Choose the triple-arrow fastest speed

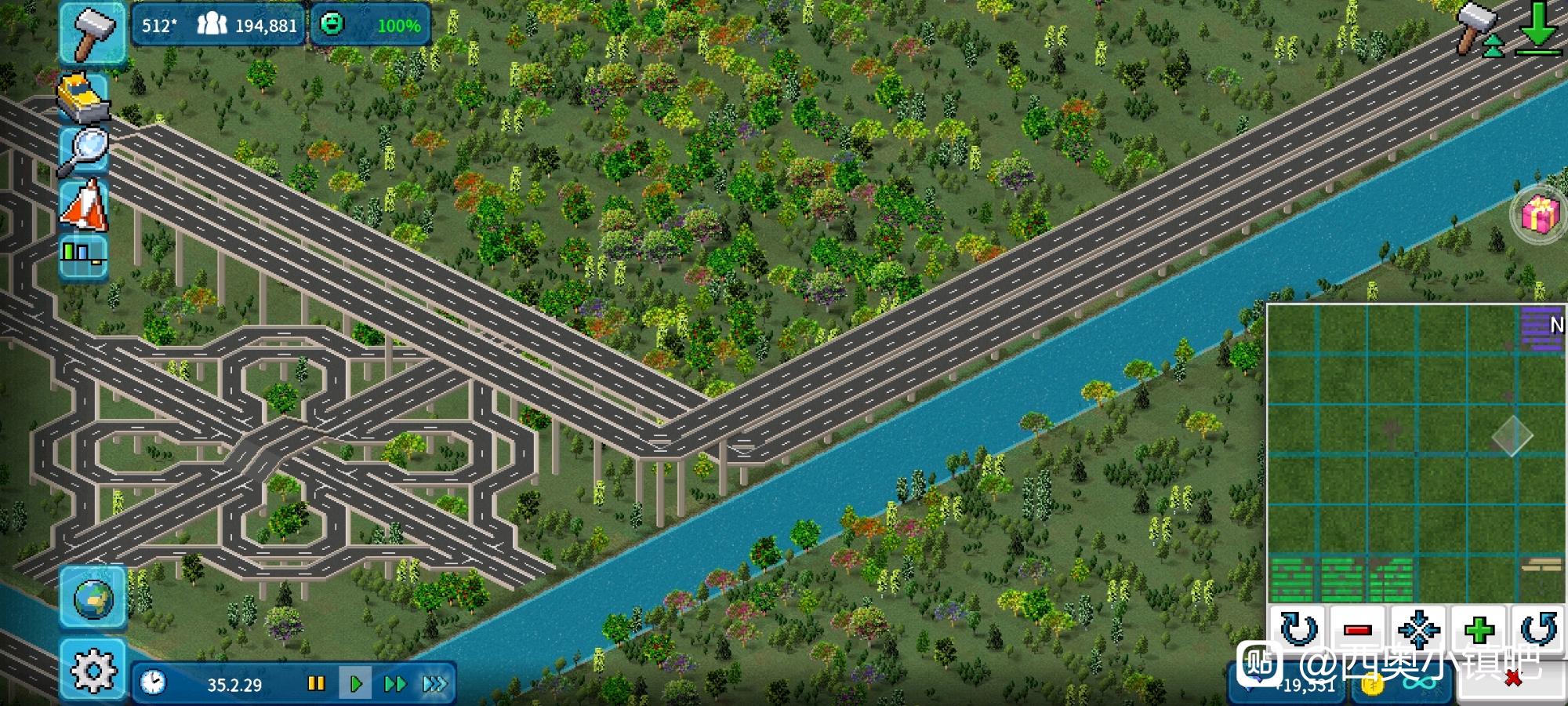tap(434, 684)
